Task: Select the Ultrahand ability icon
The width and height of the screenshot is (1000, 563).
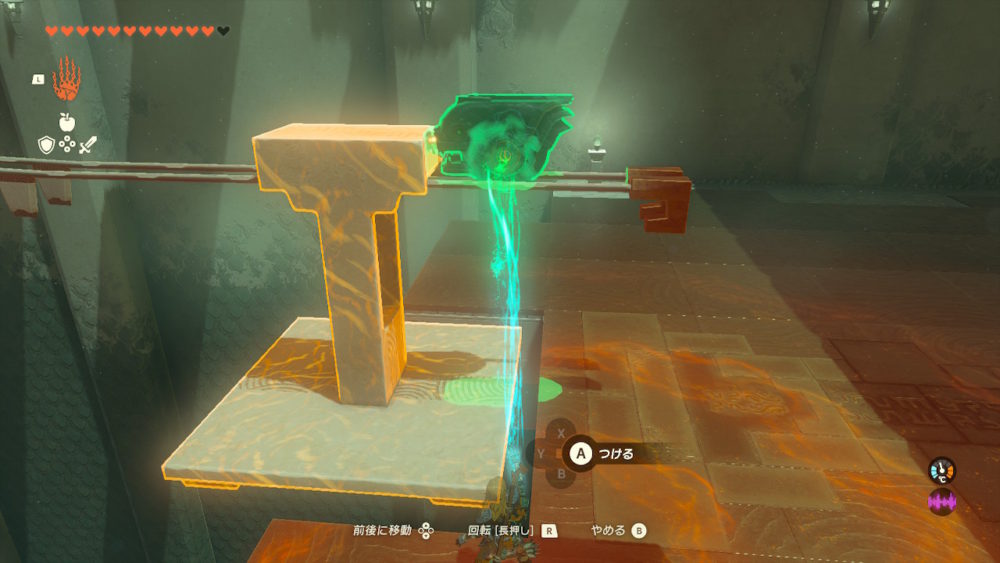Action: (66, 78)
